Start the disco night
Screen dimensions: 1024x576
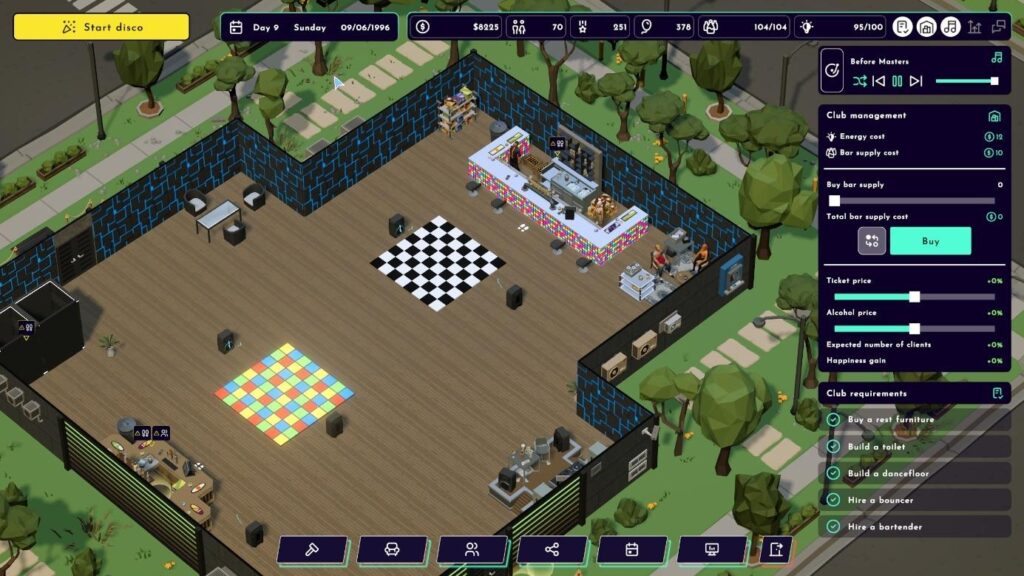(x=101, y=27)
